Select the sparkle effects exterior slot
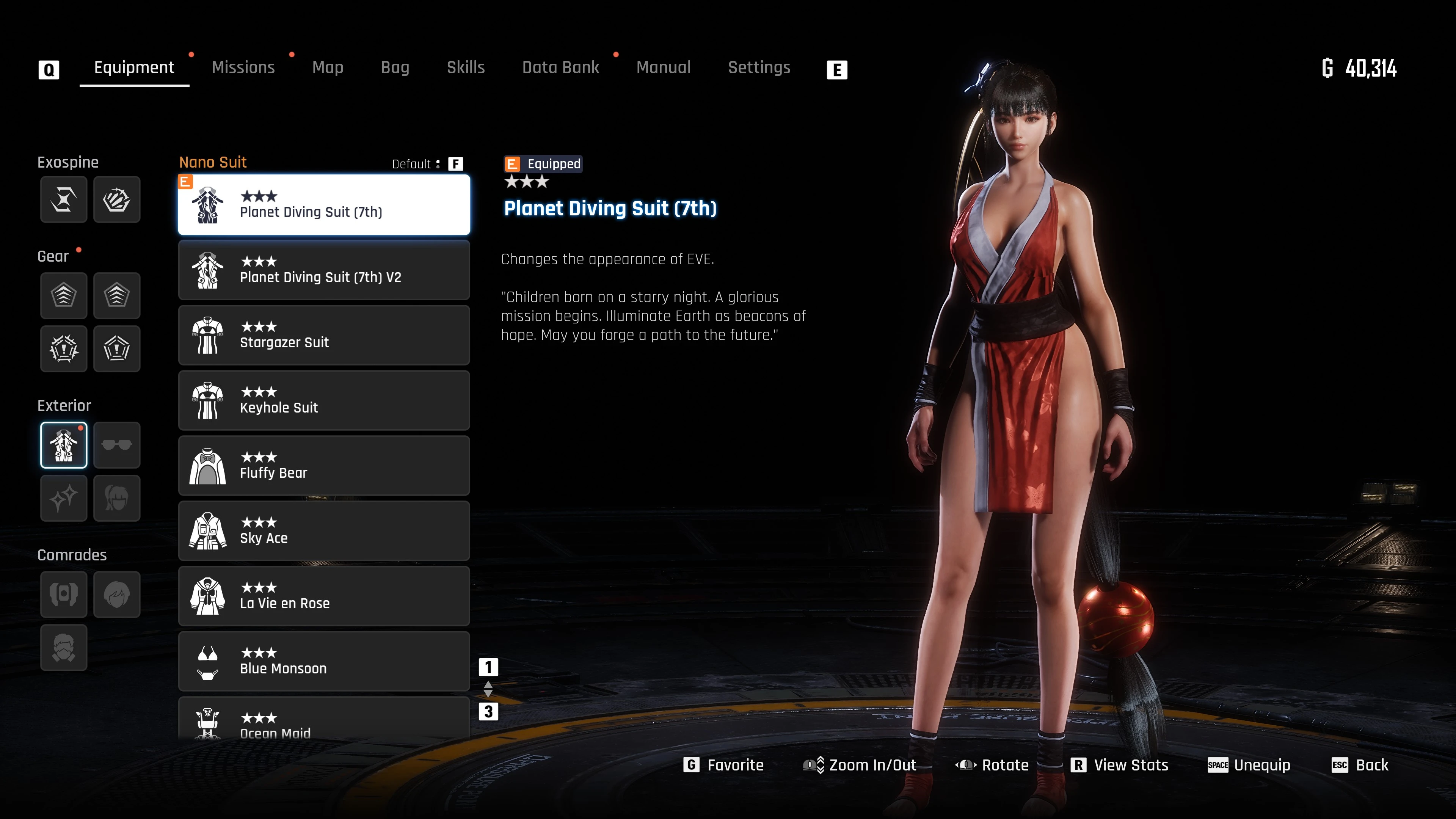 (x=63, y=498)
